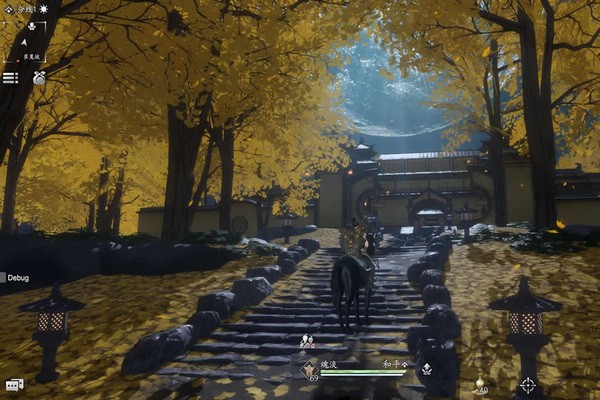Open the two-person team icon
The height and width of the screenshot is (400, 600).
(x=307, y=341)
